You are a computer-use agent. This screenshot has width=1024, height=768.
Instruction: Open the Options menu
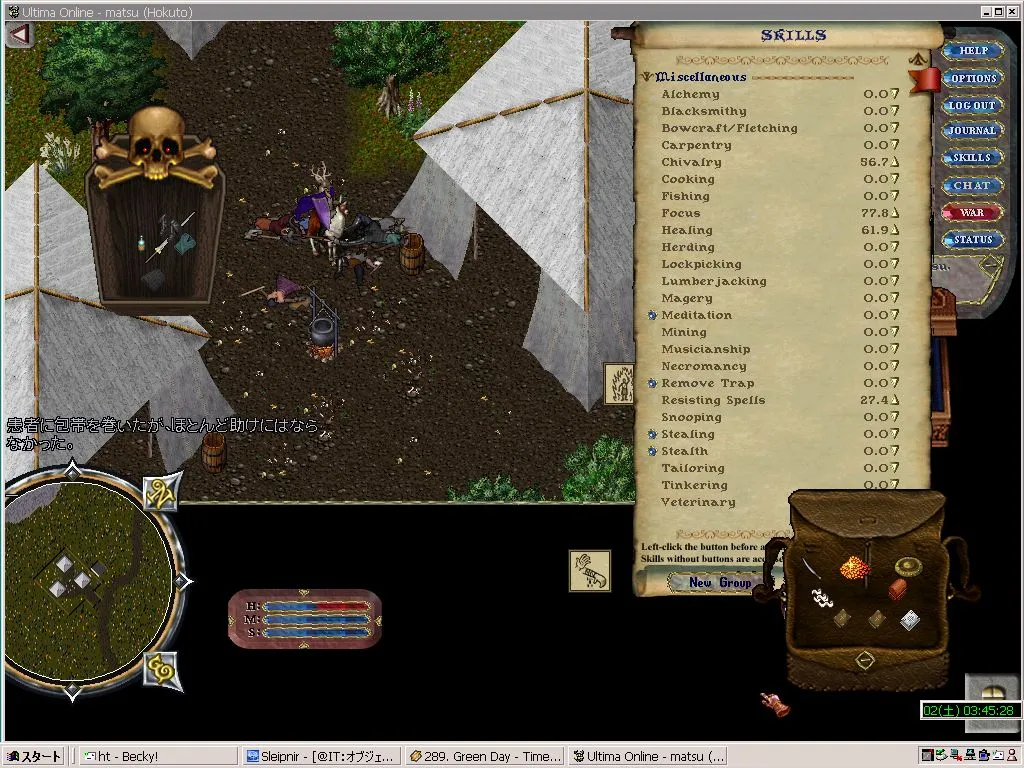(972, 78)
